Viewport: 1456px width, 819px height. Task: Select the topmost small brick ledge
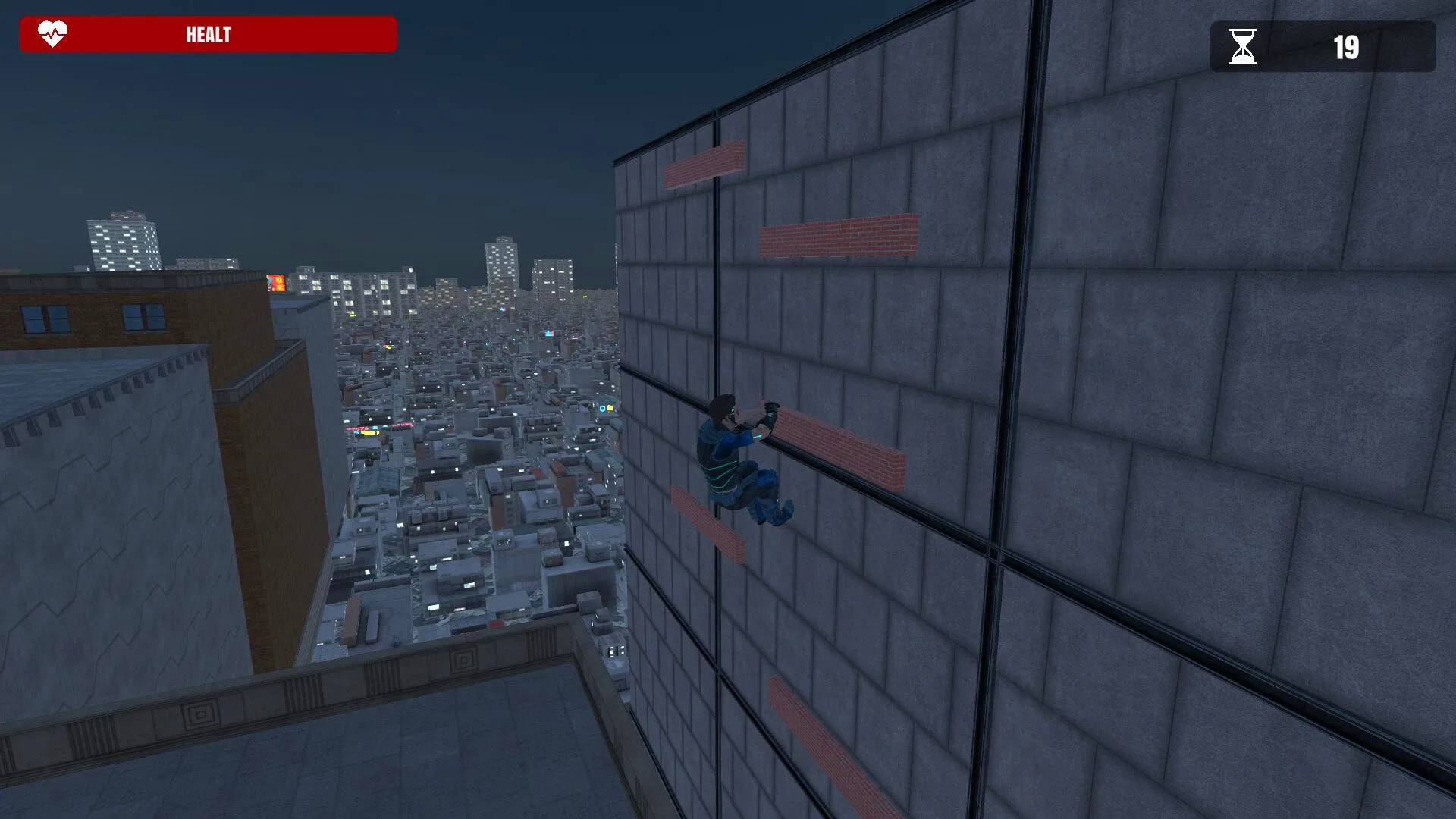tap(705, 162)
